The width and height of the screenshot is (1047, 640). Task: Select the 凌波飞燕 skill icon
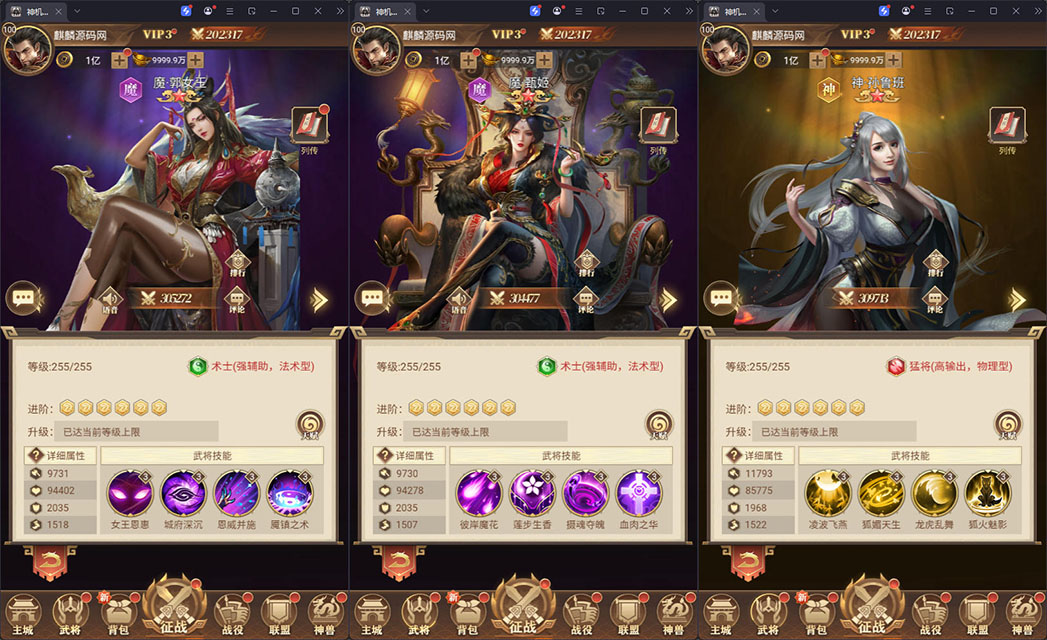828,492
